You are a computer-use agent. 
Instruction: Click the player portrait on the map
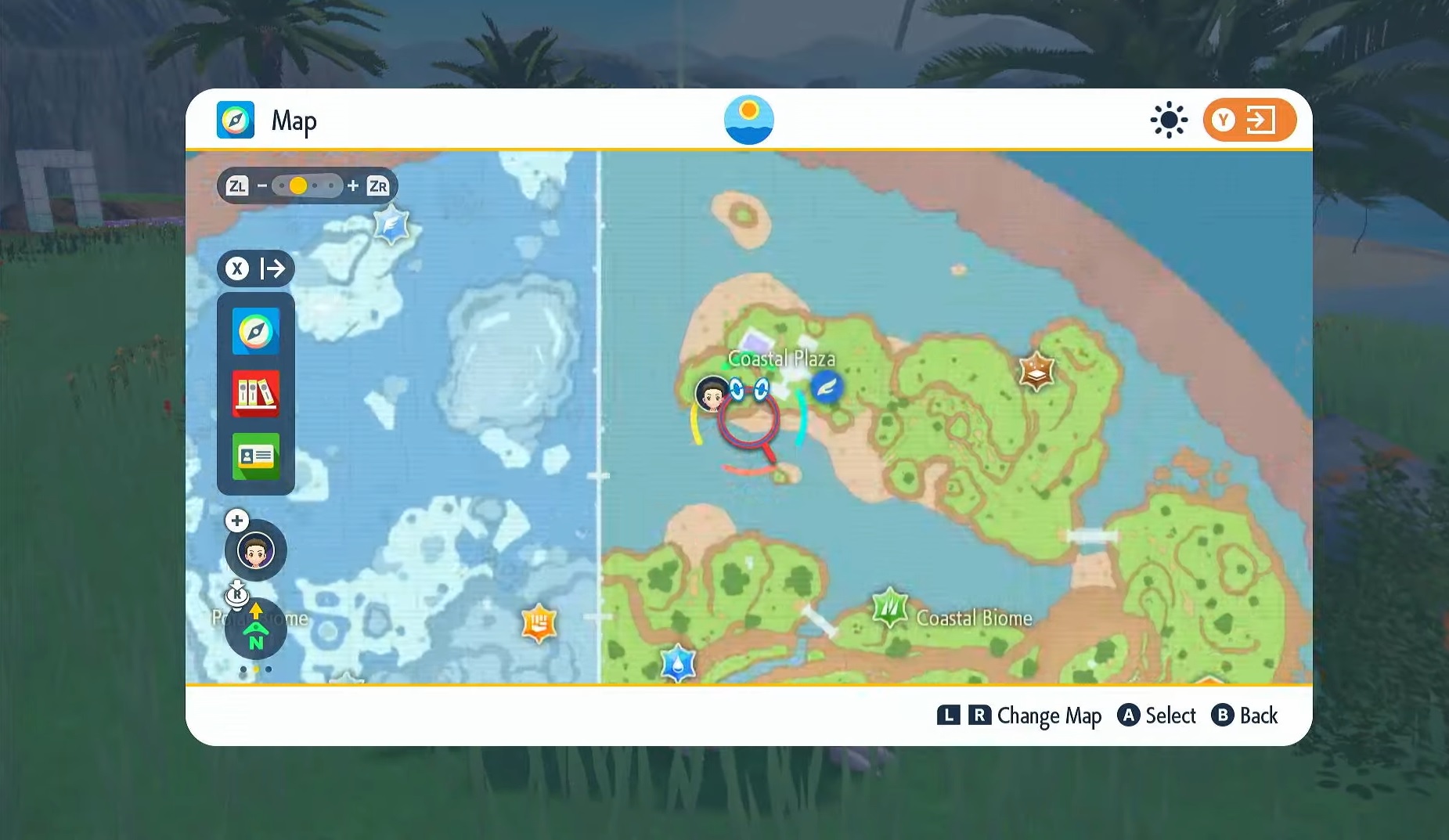point(712,394)
